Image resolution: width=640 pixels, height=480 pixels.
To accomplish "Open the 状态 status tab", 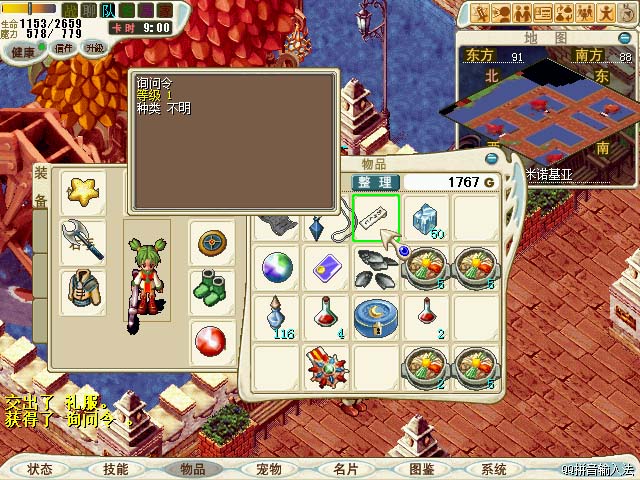I will pyautogui.click(x=40, y=469).
